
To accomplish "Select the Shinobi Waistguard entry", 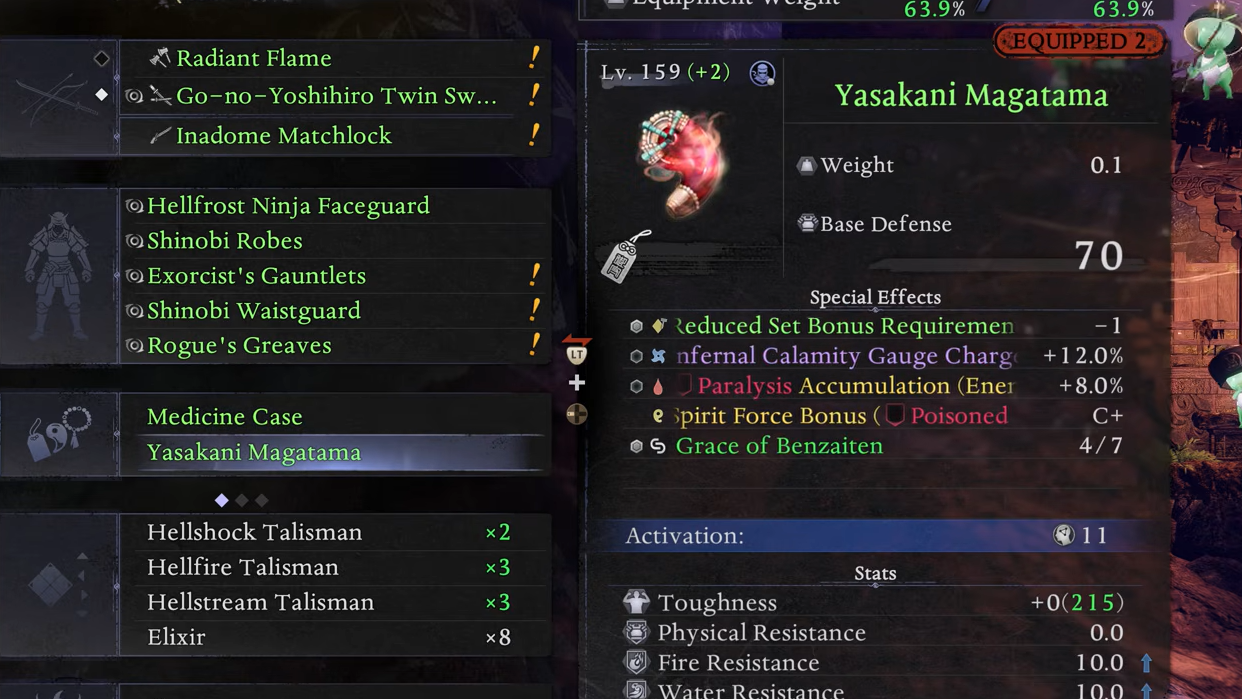I will click(254, 311).
